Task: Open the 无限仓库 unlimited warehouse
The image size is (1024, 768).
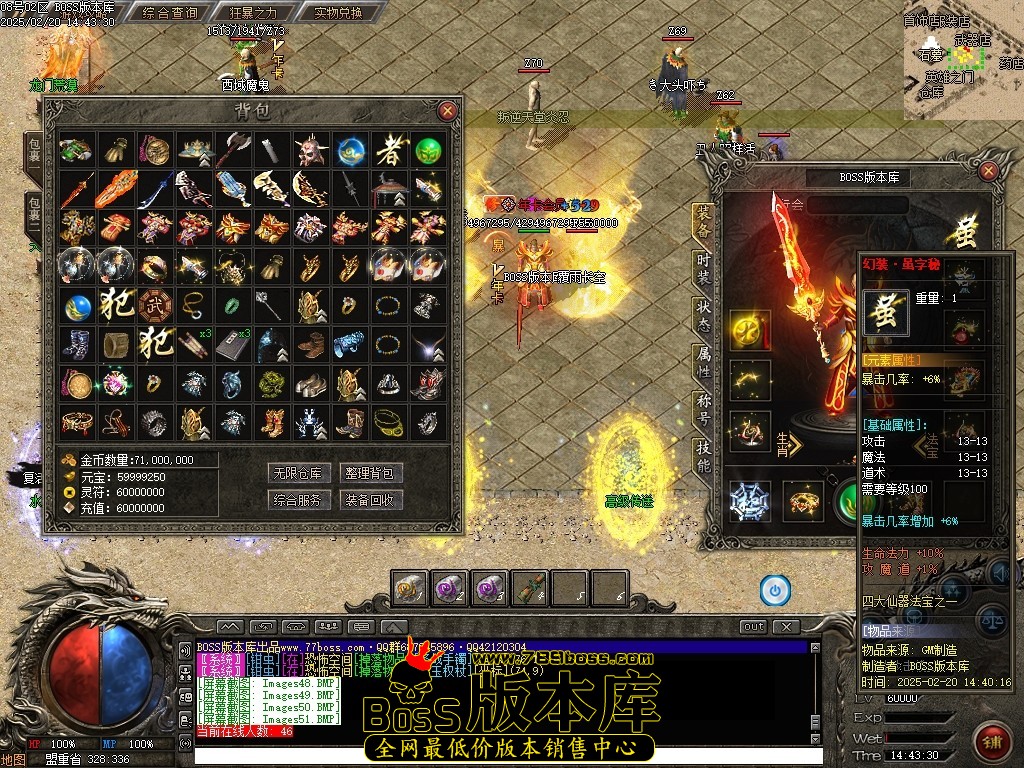Action: click(300, 473)
